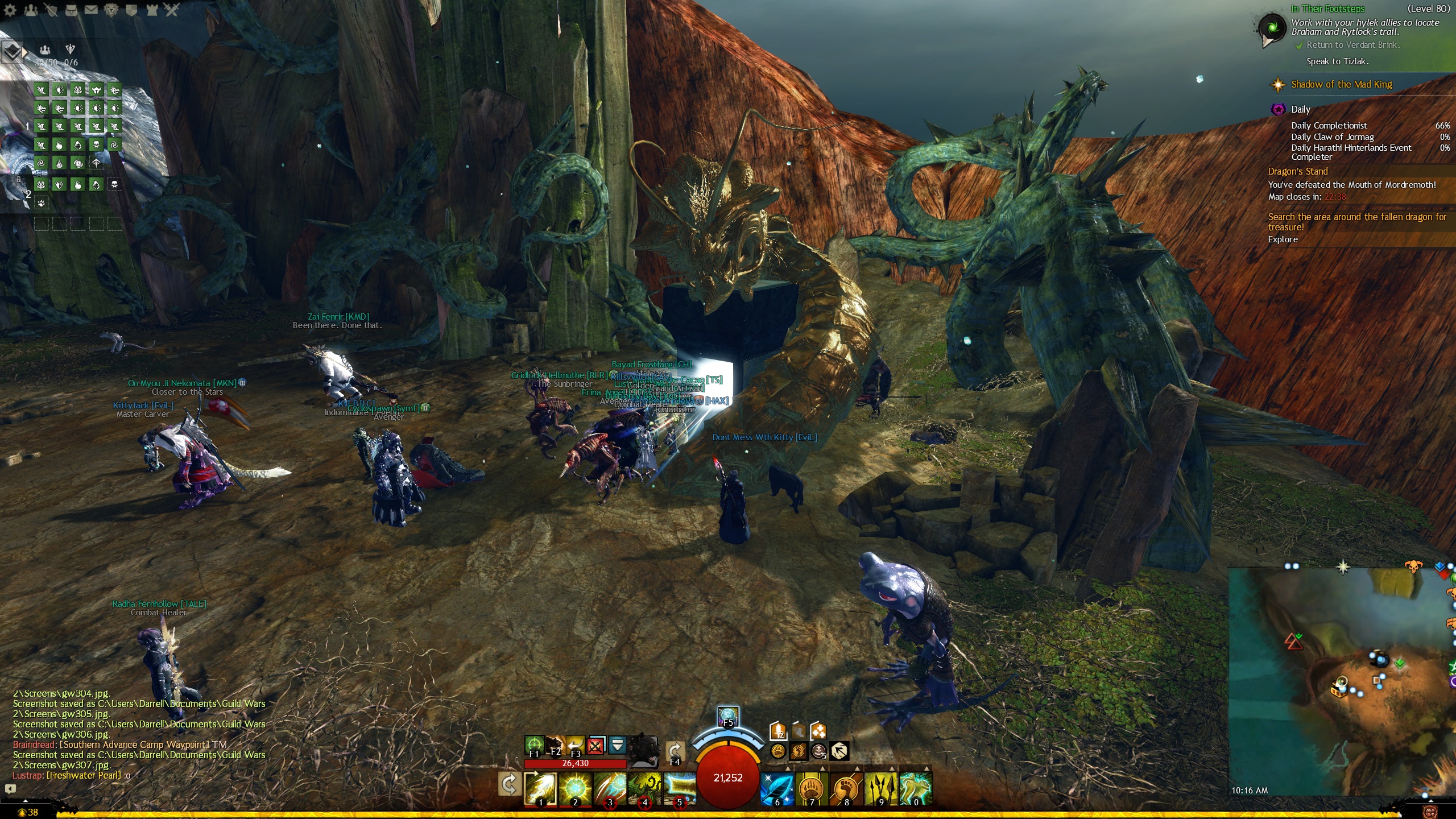
Task: Open the contacts and LFG panel
Action: pos(31,10)
